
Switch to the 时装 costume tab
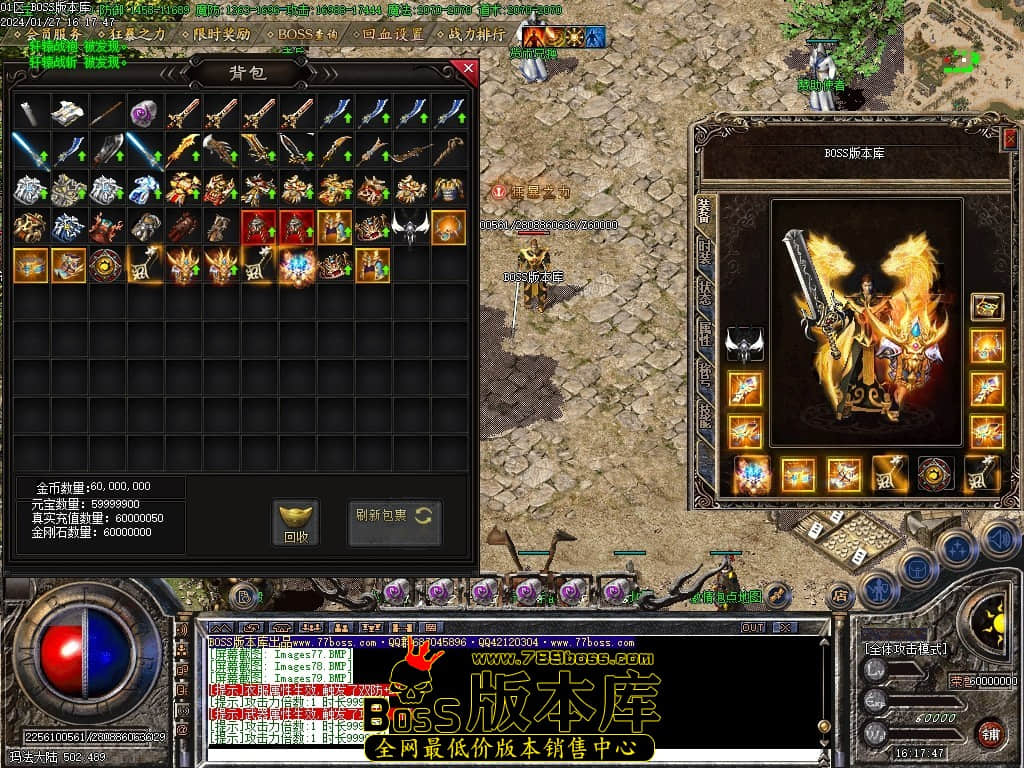pos(705,253)
